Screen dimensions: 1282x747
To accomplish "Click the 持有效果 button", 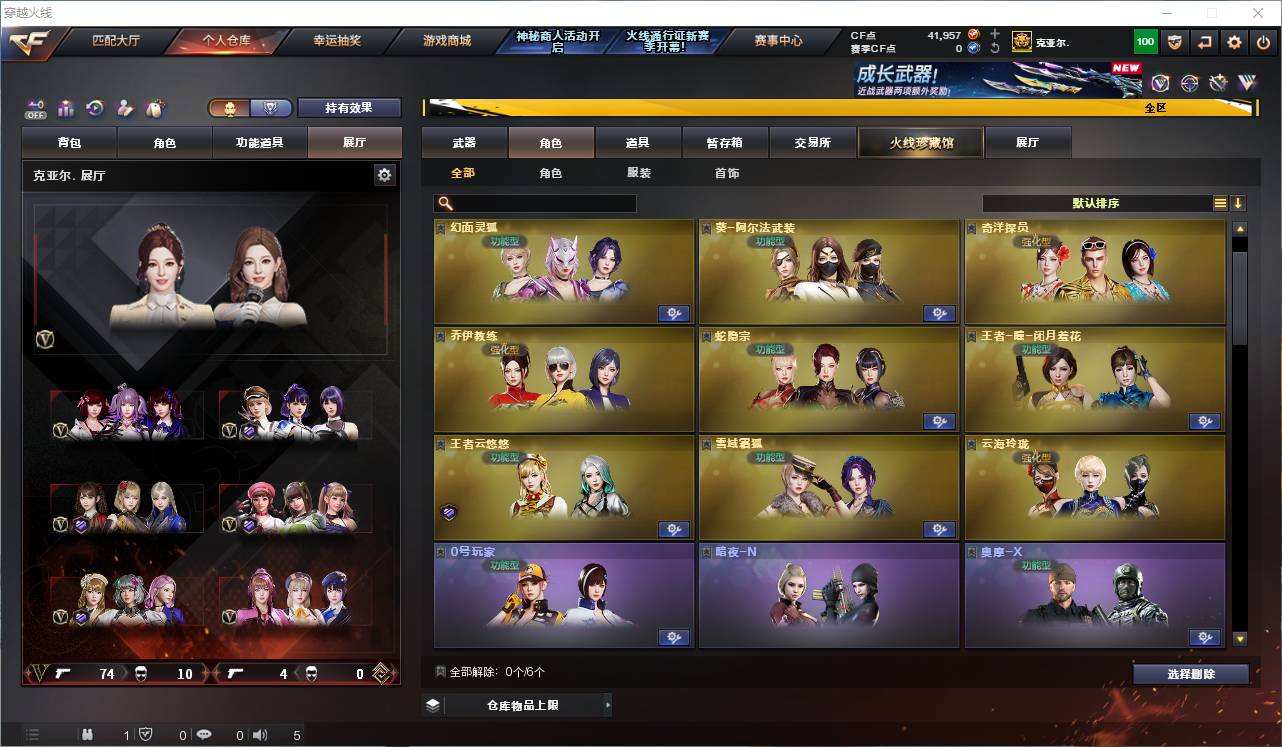I will click(349, 107).
